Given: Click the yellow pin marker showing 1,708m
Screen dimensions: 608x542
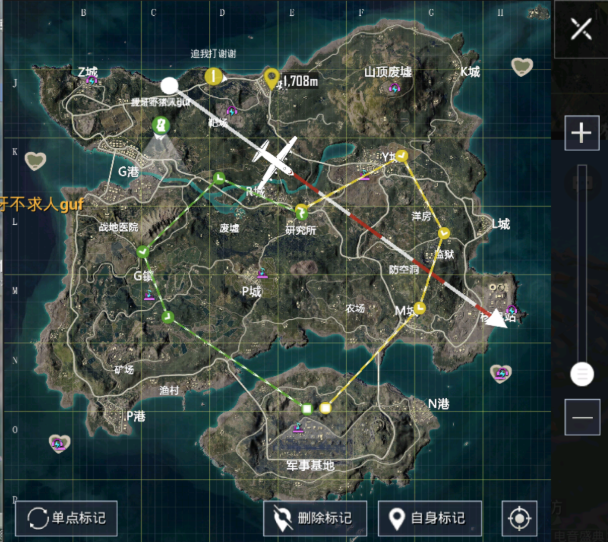Looking at the screenshot, I should [x=271, y=79].
